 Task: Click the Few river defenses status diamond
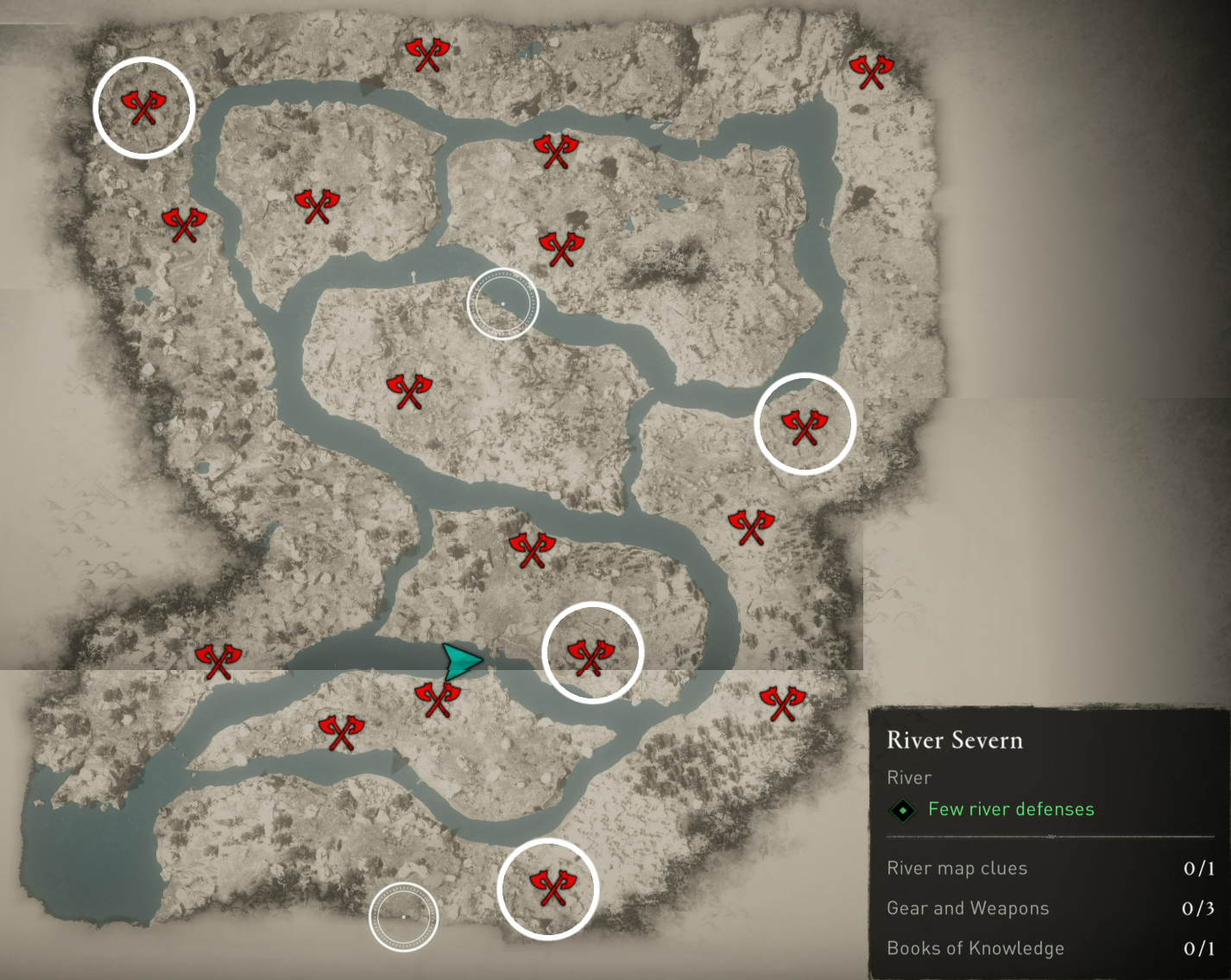[900, 809]
